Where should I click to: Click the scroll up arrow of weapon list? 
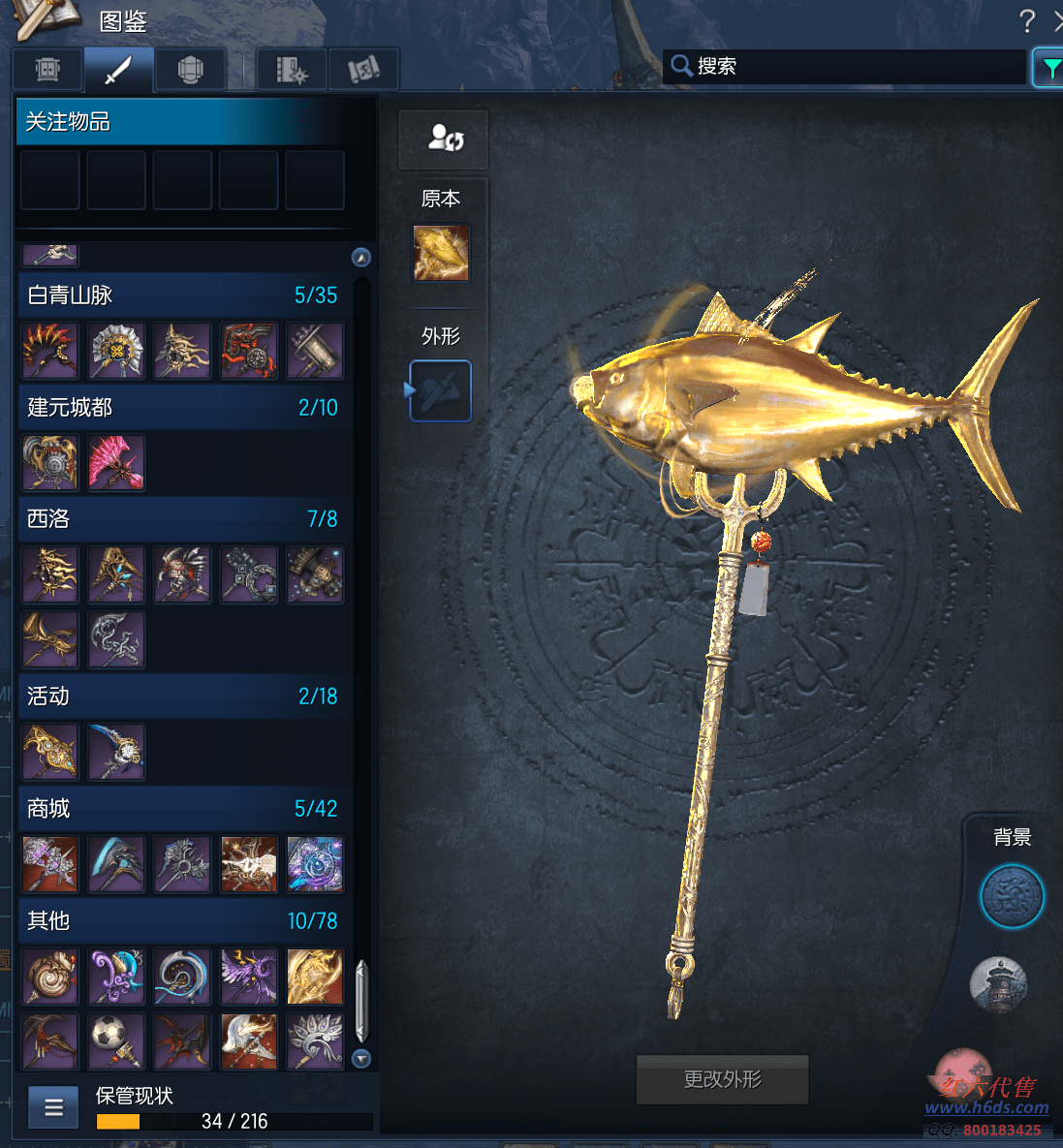coord(361,257)
